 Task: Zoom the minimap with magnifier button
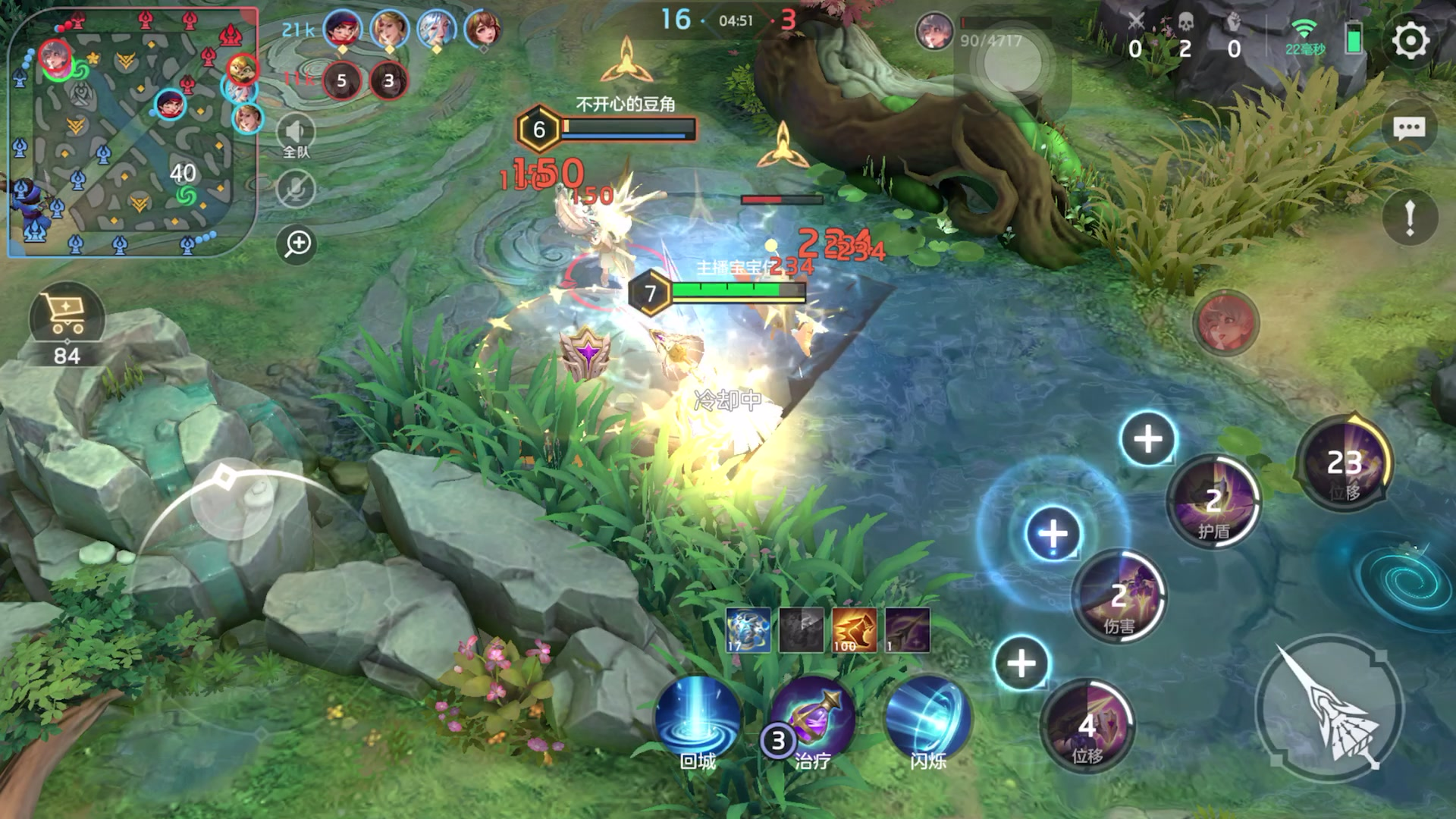click(x=297, y=243)
